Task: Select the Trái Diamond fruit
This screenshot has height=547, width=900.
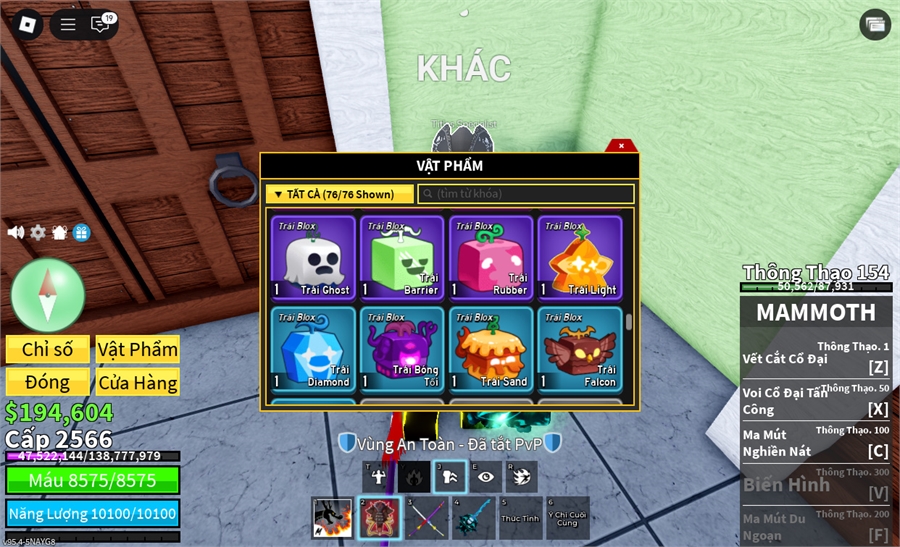Action: tap(313, 348)
